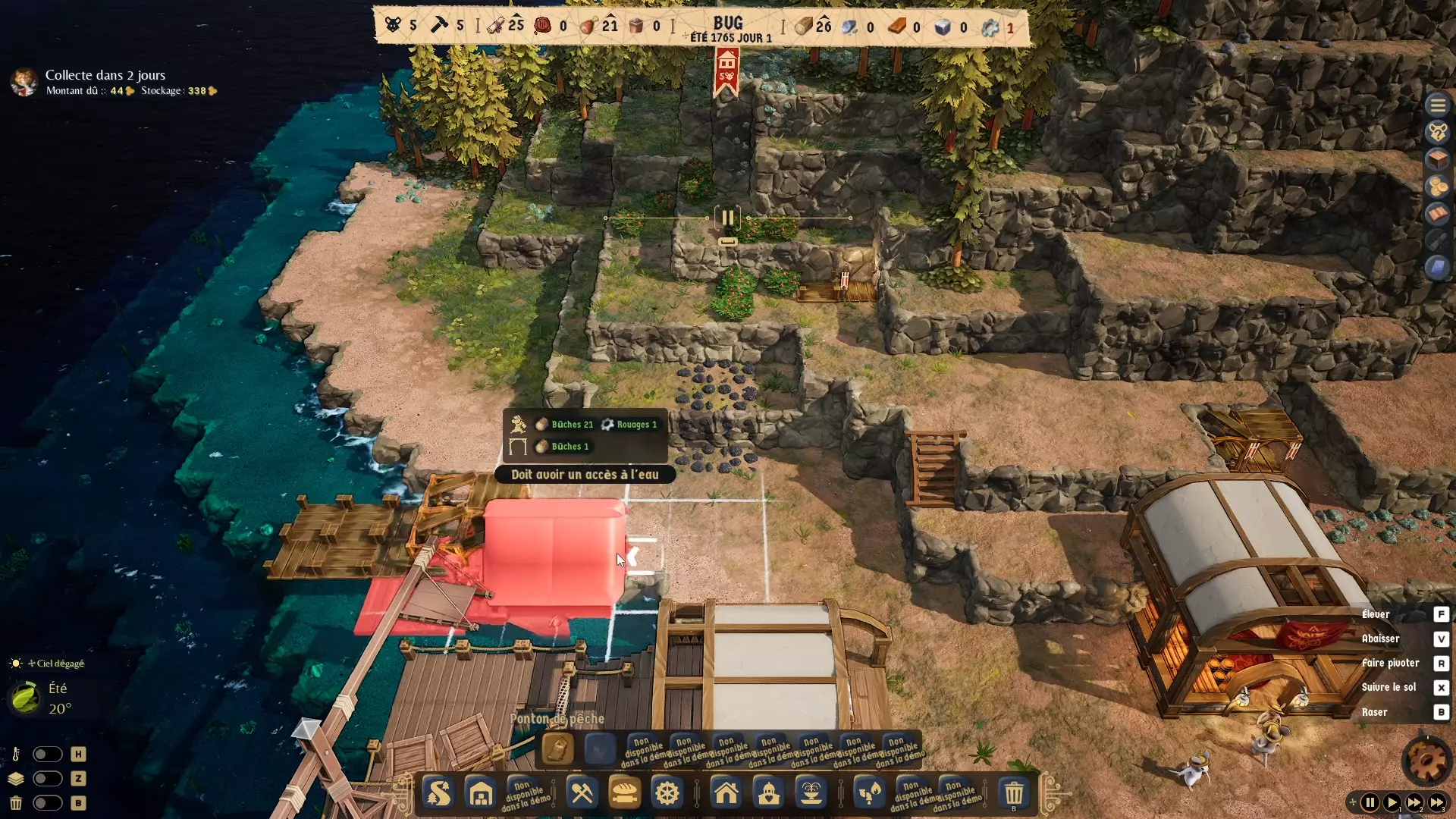The height and width of the screenshot is (819, 1456).
Task: Select the trash can demolish tool
Action: (x=1013, y=794)
